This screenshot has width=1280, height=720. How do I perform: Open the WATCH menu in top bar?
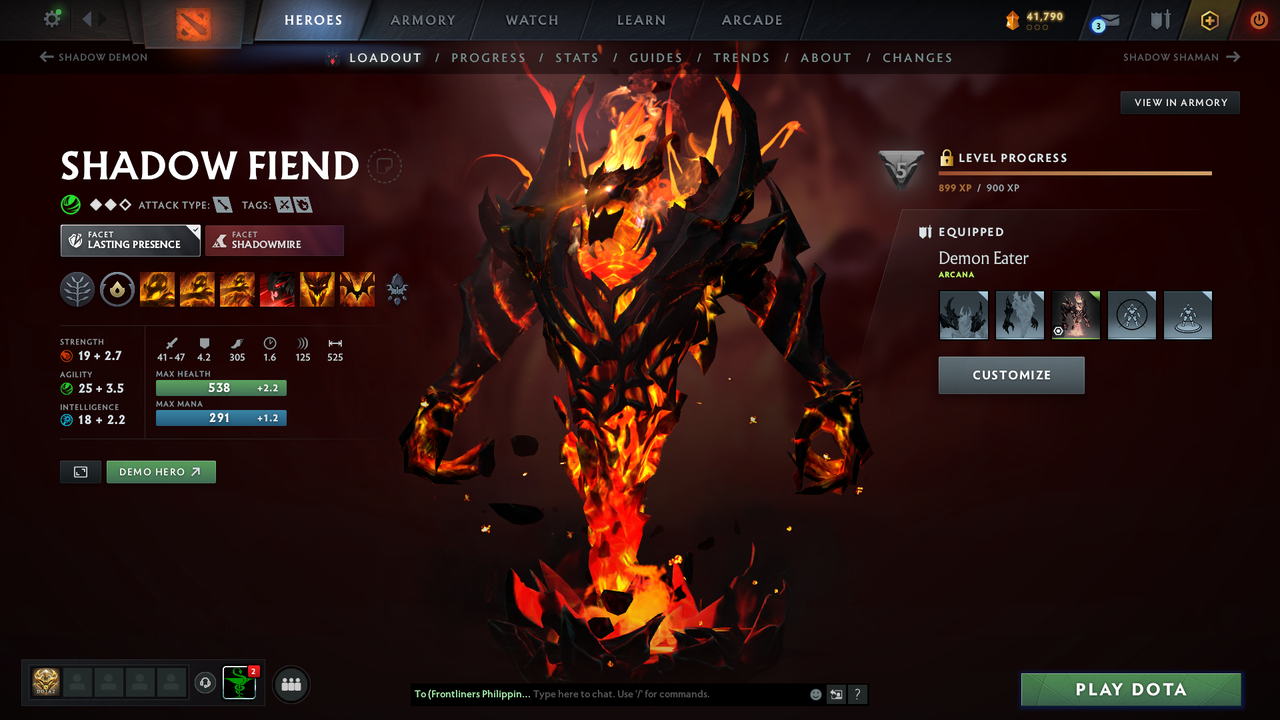531,19
